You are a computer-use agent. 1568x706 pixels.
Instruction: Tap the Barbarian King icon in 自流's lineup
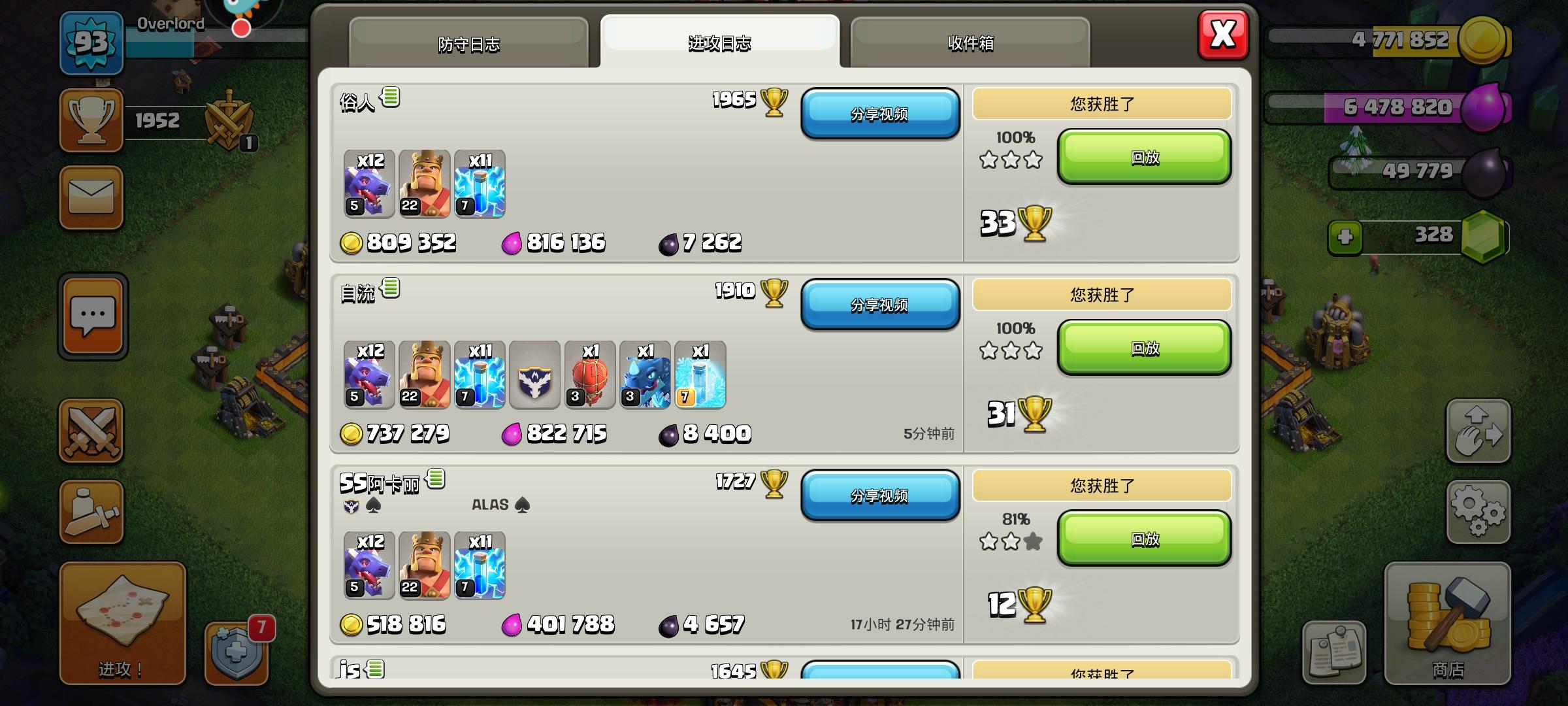(x=423, y=376)
